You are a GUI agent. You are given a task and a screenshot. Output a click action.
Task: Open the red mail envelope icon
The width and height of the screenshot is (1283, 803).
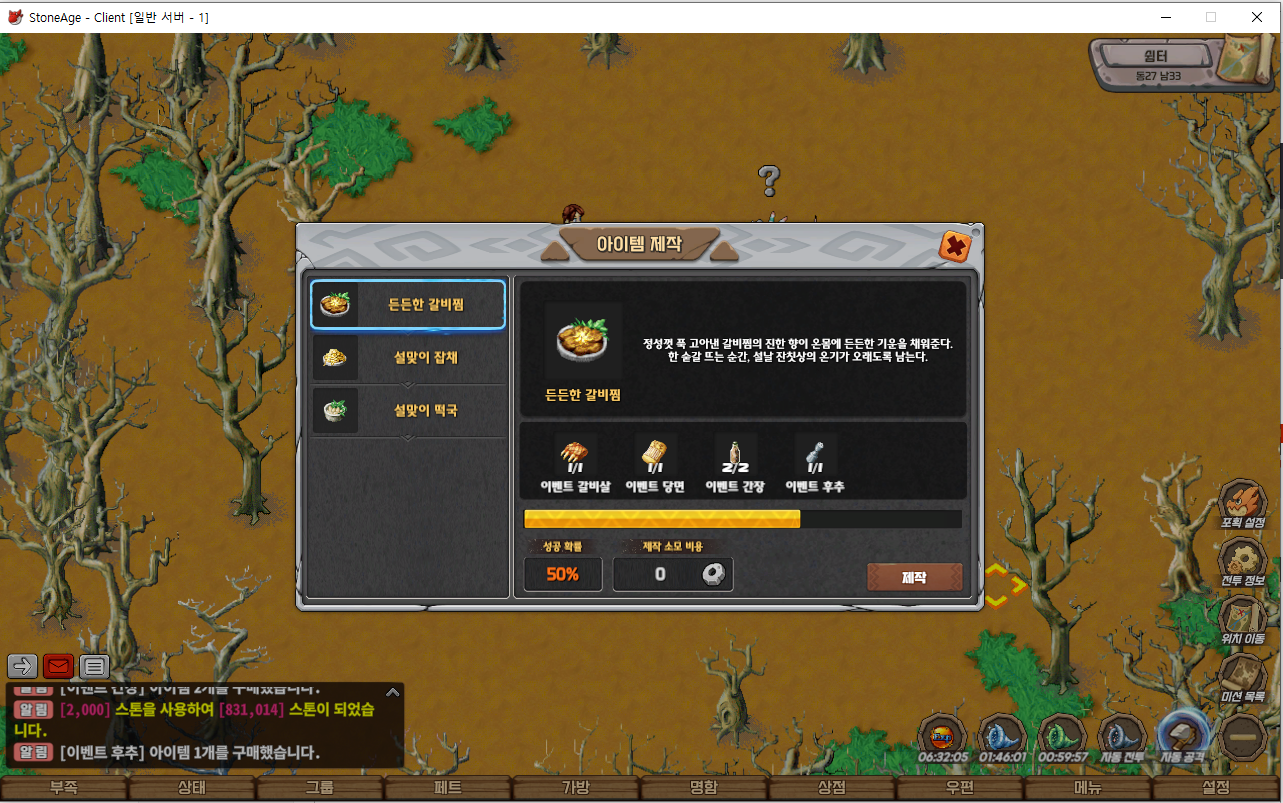coord(59,666)
